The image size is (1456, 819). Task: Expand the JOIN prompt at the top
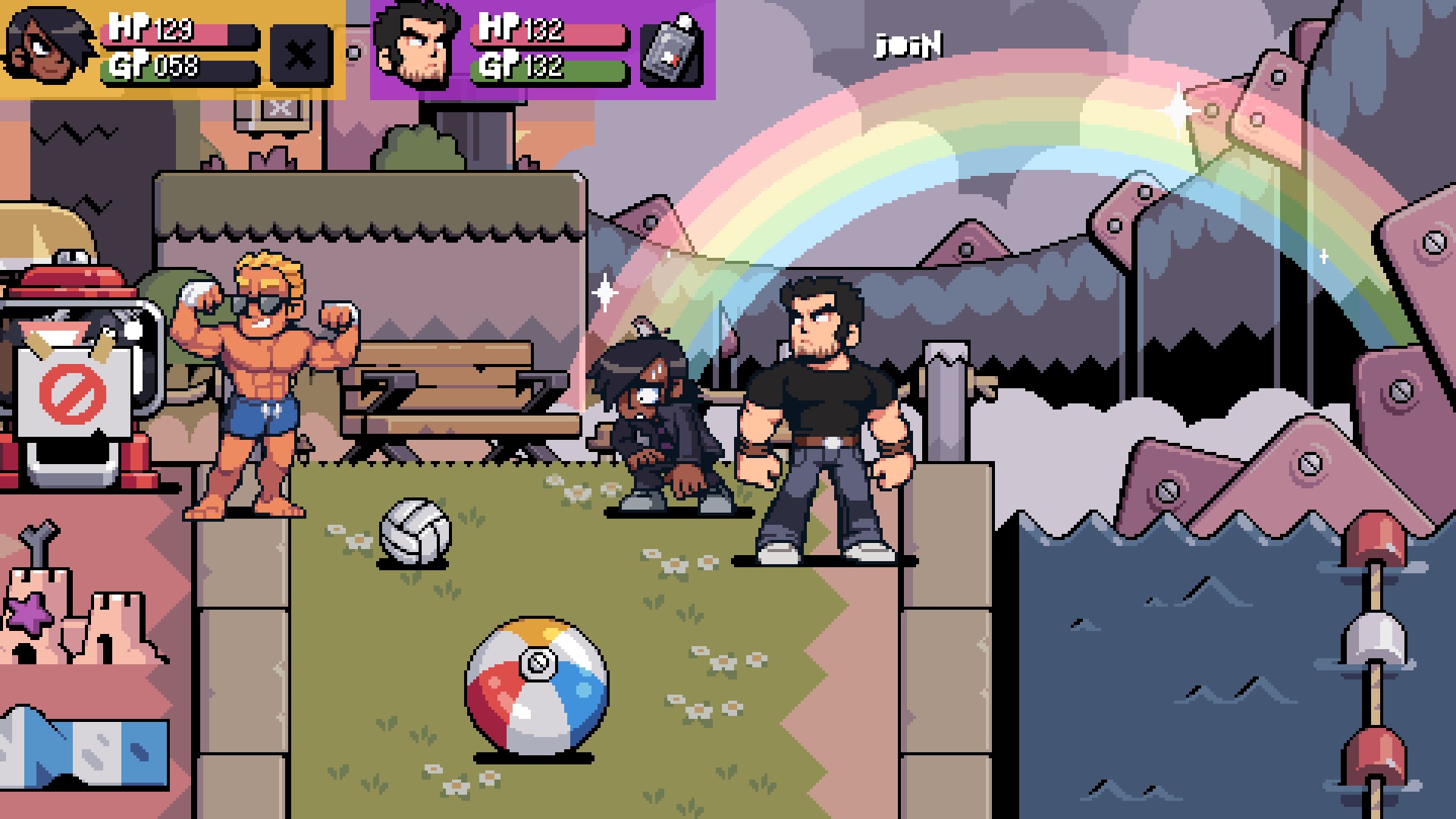909,45
